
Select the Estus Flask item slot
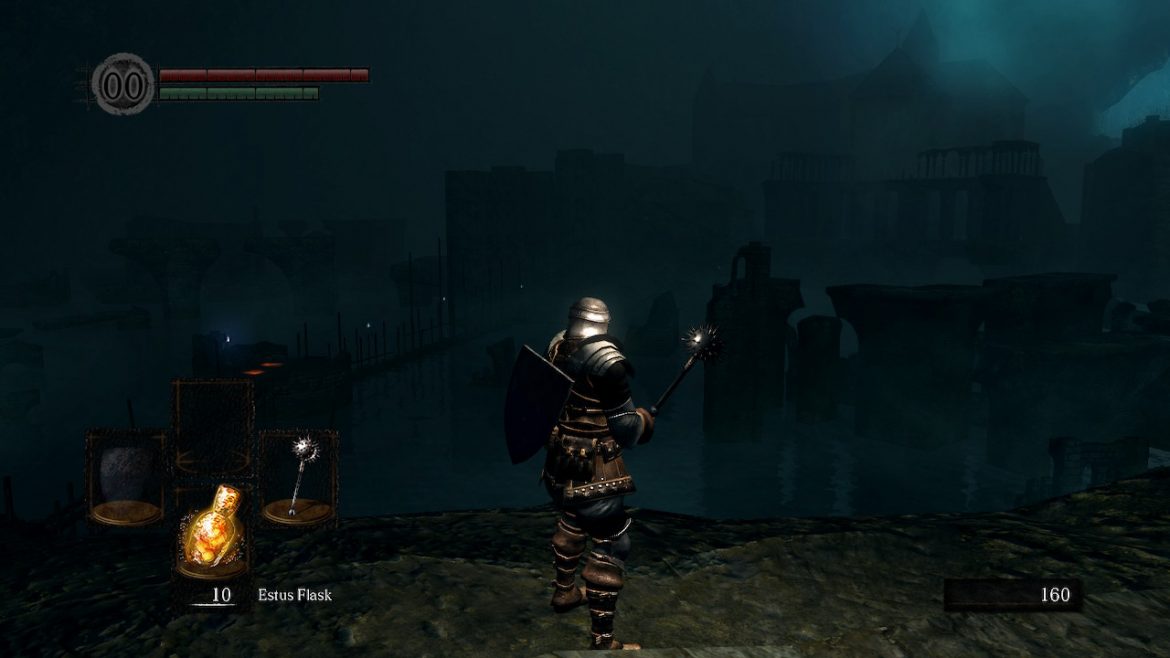point(212,532)
